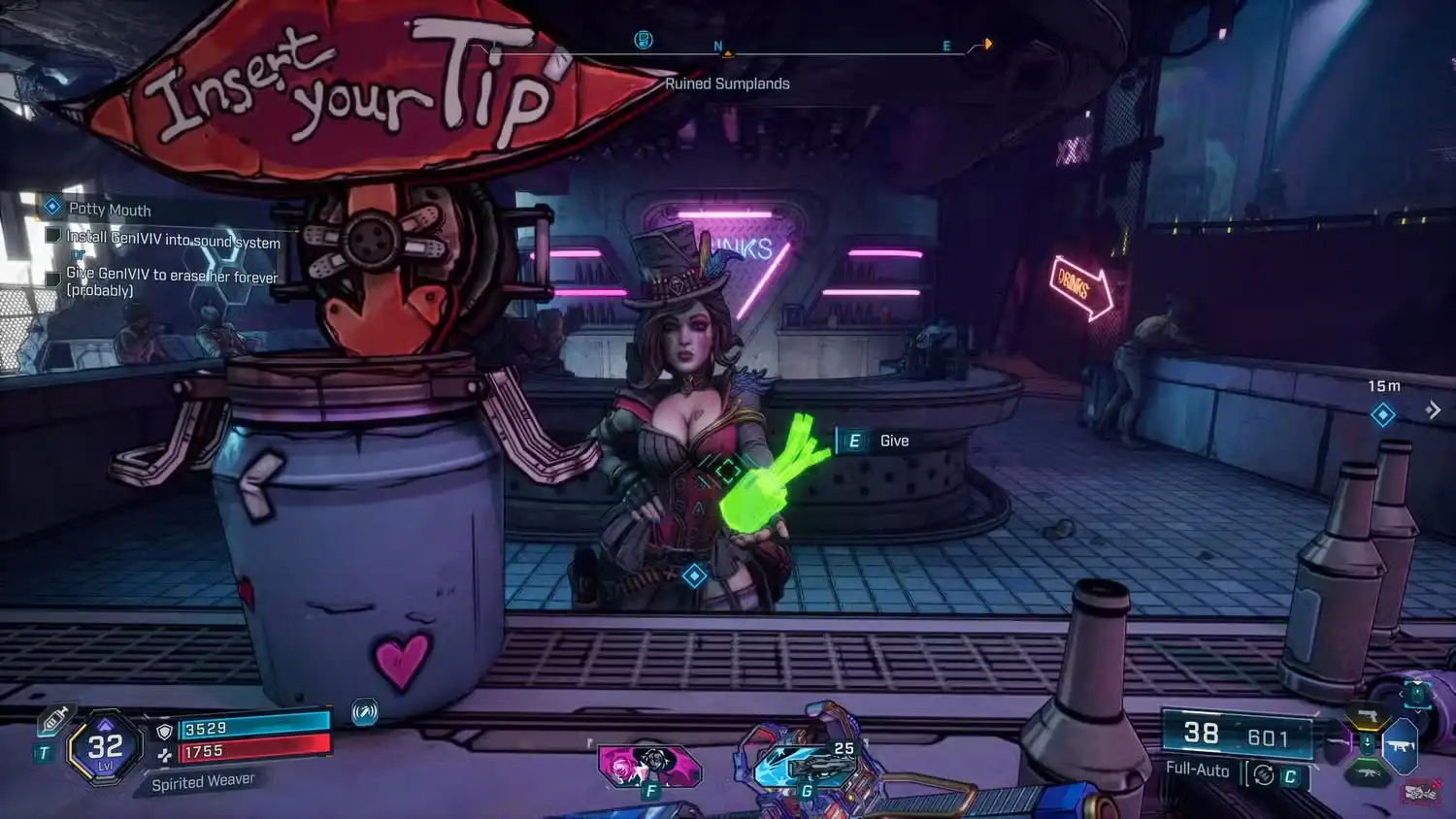
Task: Select the highlighted SMG weapon slot
Action: [x=1400, y=745]
